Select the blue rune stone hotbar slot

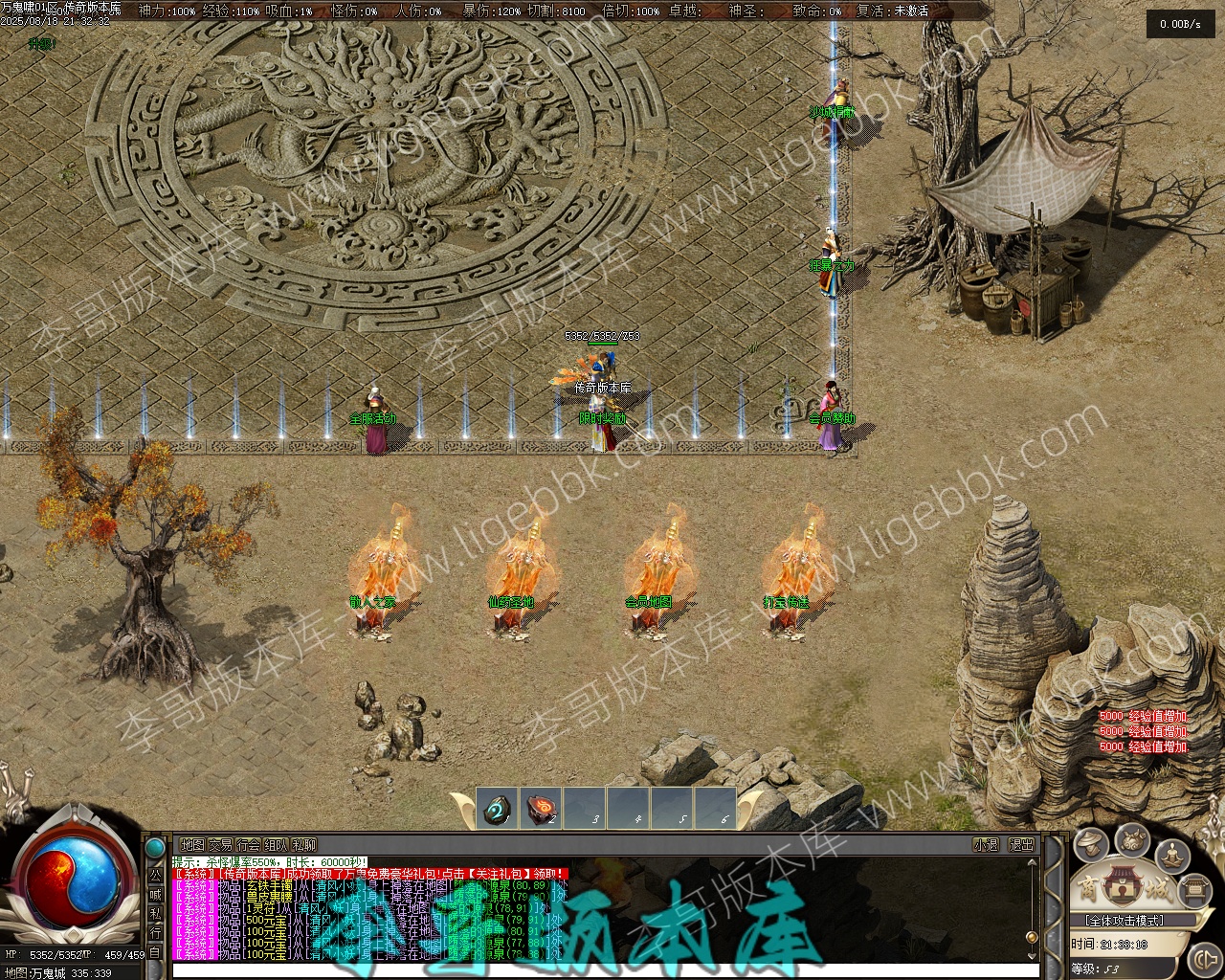click(x=498, y=809)
